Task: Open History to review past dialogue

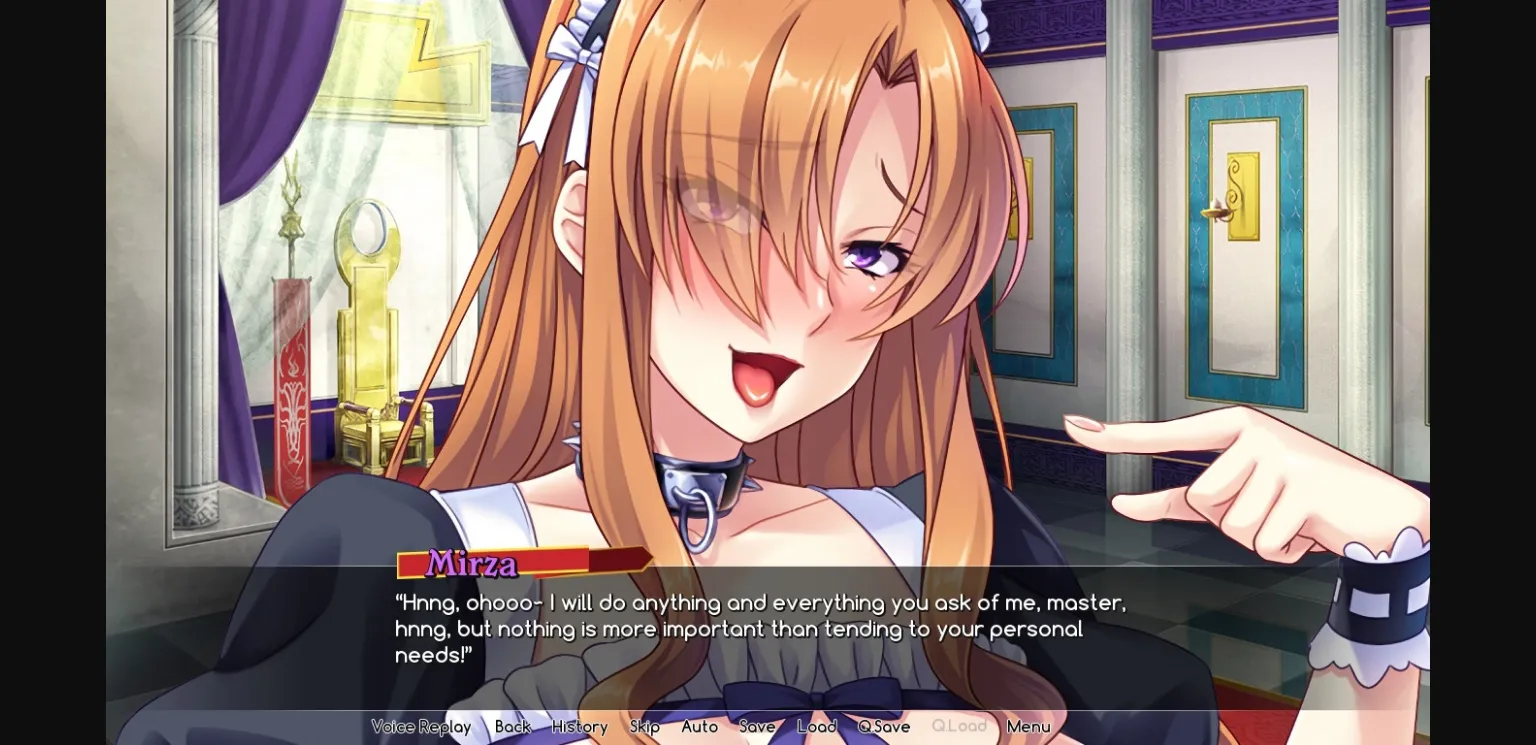Action: pyautogui.click(x=579, y=727)
